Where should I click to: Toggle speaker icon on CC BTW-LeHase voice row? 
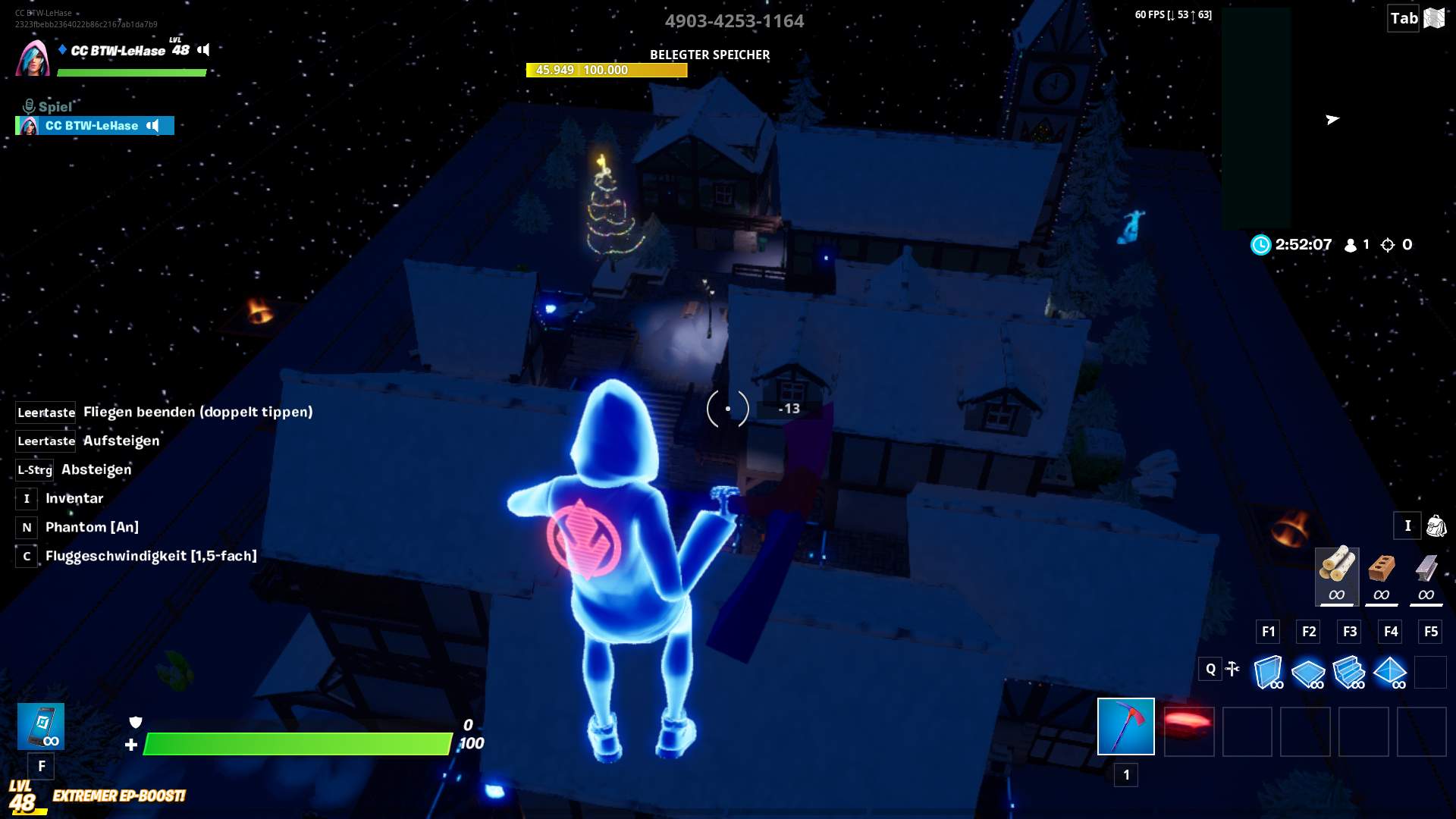click(x=153, y=126)
